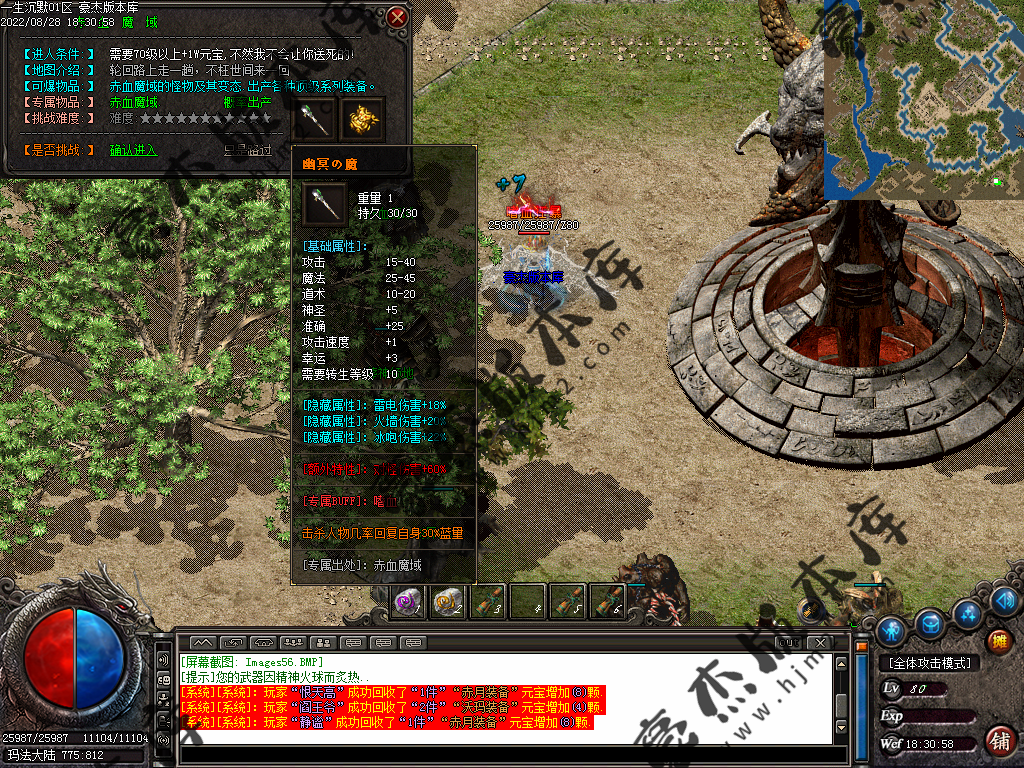Click the 幽冥の魔 tooltip weapon icon

coord(325,203)
